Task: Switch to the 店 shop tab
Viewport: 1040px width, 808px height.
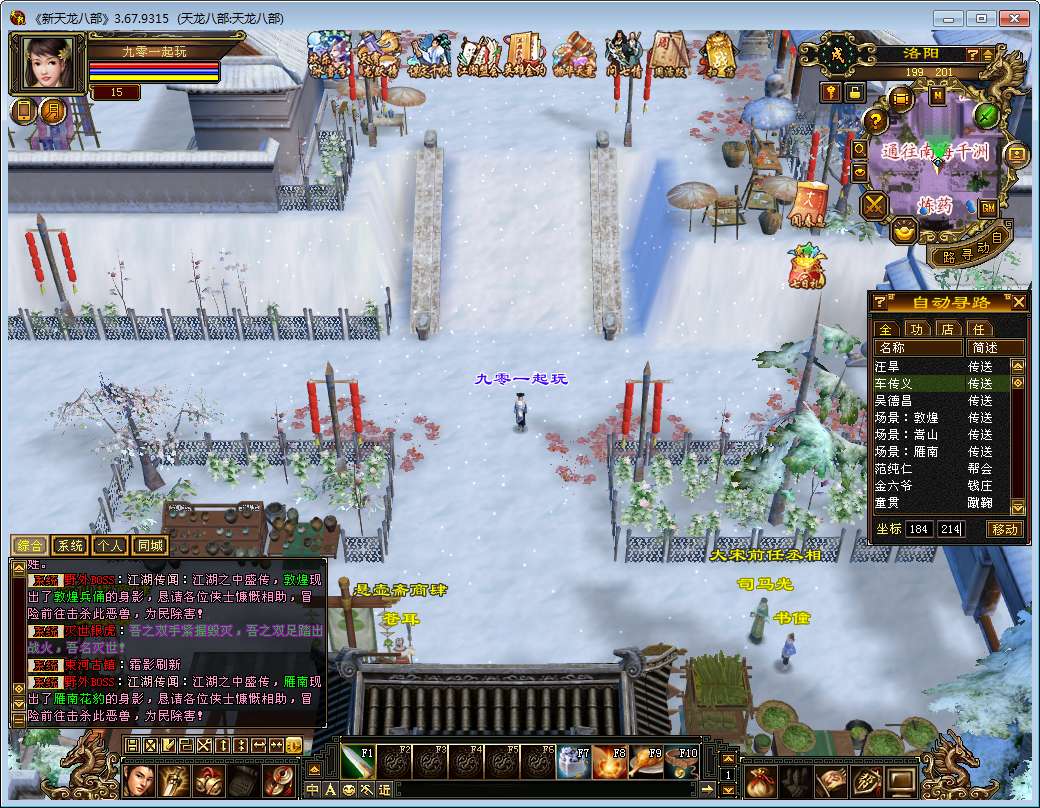Action: (x=947, y=328)
